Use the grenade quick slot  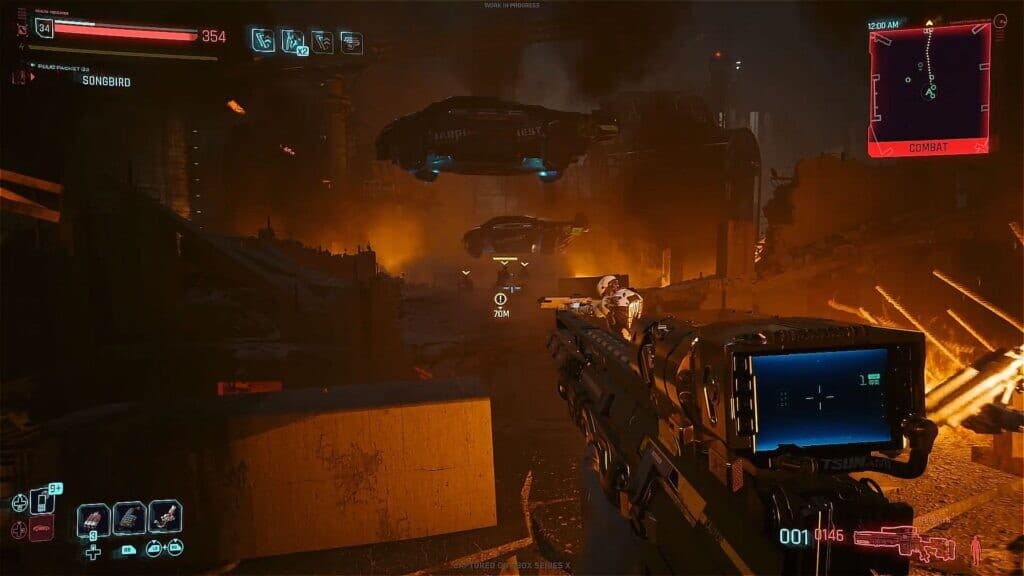93,518
